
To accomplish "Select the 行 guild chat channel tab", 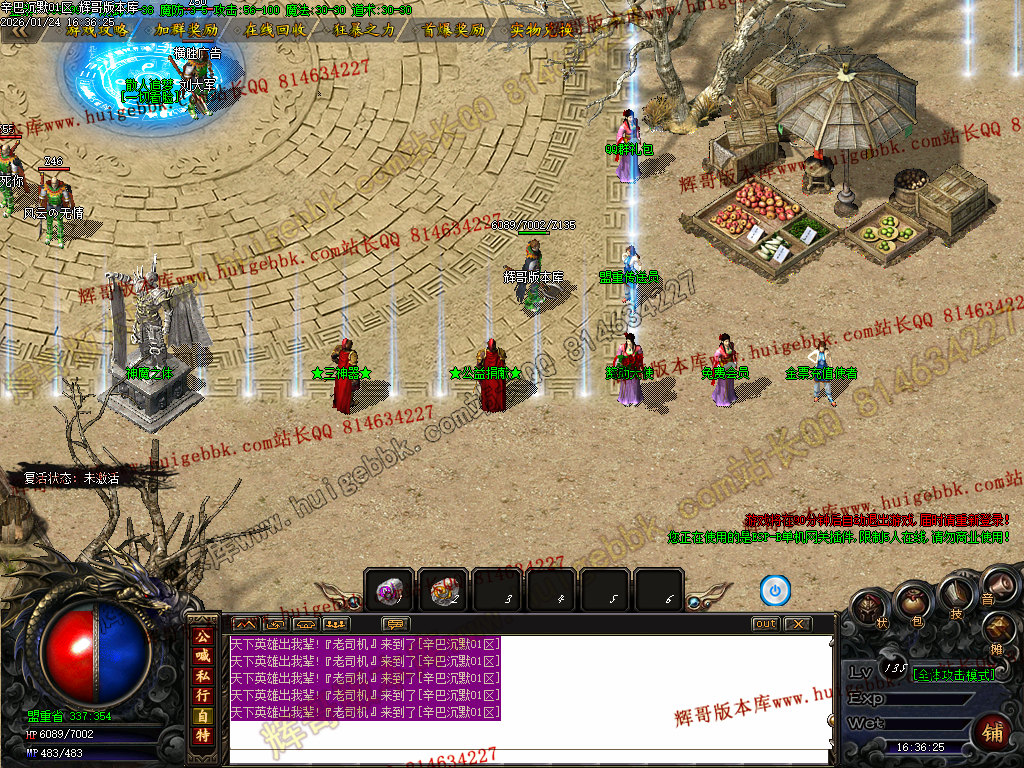I will pyautogui.click(x=203, y=696).
